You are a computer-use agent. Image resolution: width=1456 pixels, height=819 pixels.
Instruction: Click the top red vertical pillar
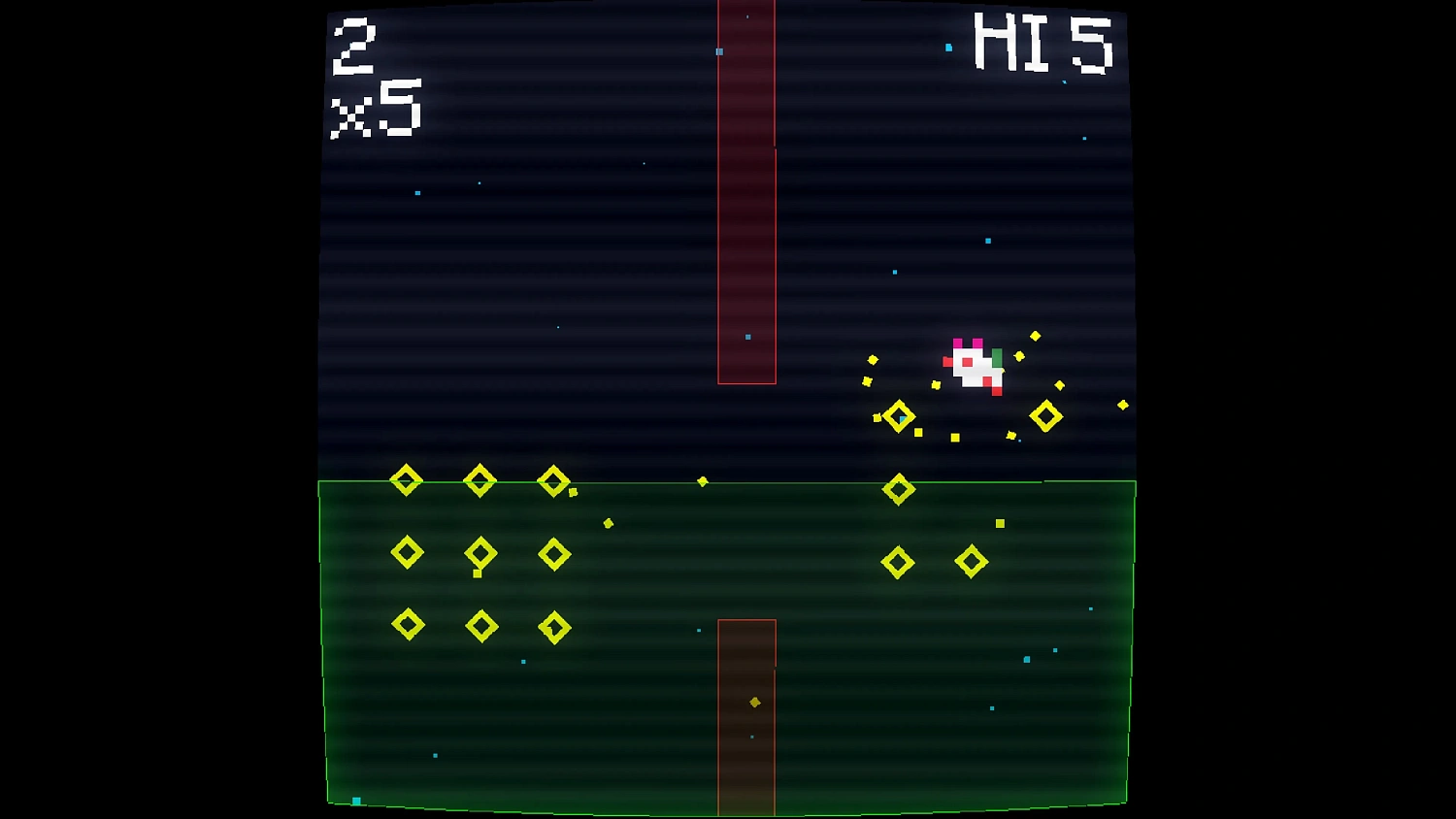click(x=747, y=194)
